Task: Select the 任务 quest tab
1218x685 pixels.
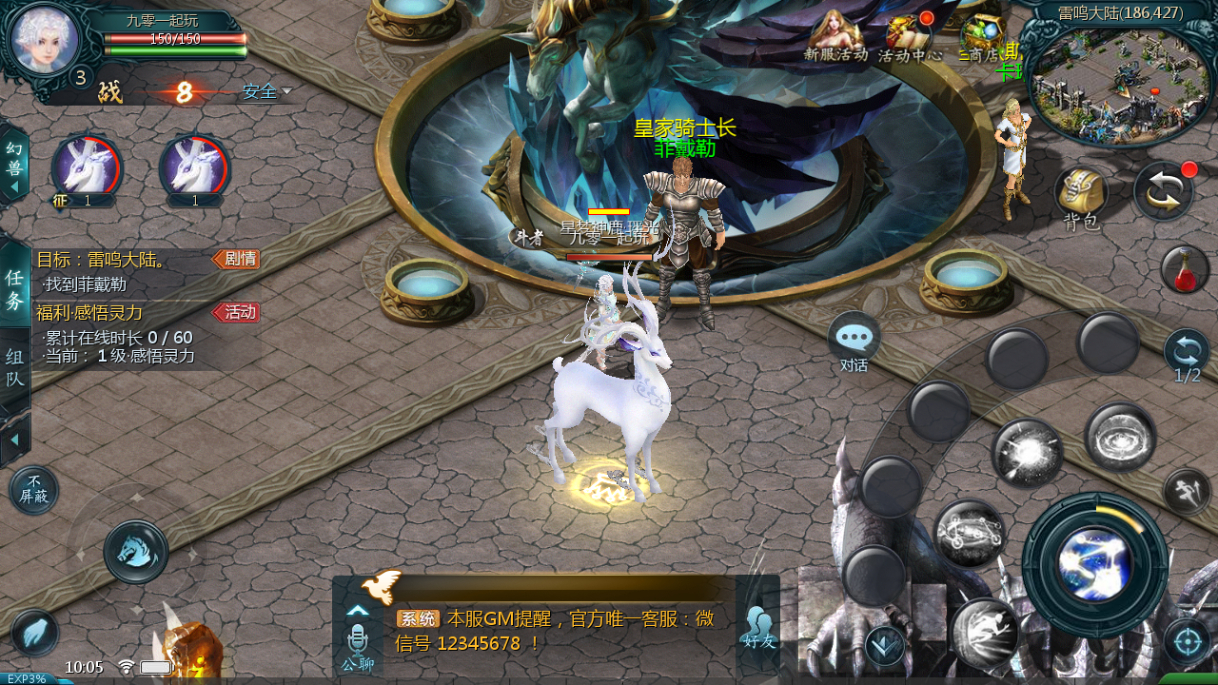Action: click(x=15, y=289)
